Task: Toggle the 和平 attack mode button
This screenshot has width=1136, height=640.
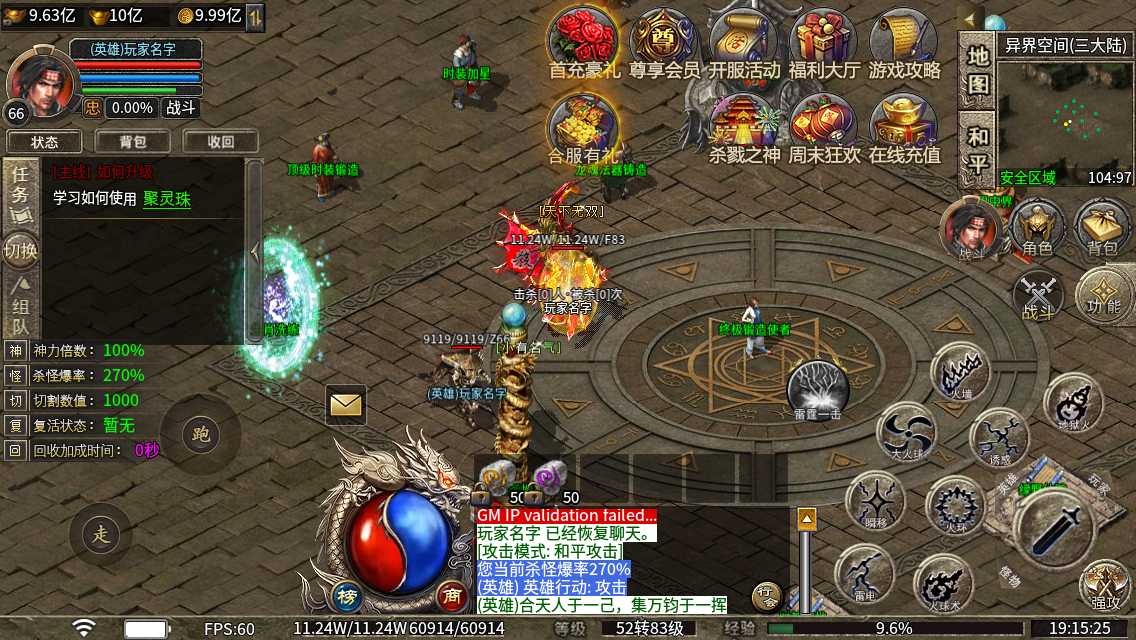Action: click(978, 150)
